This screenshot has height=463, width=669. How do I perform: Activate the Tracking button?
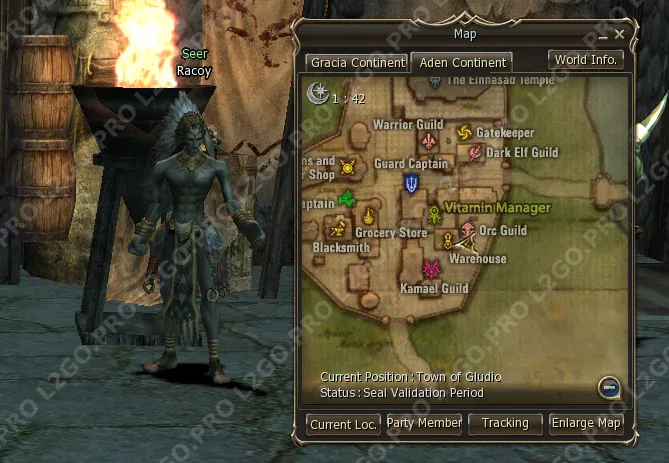click(505, 424)
